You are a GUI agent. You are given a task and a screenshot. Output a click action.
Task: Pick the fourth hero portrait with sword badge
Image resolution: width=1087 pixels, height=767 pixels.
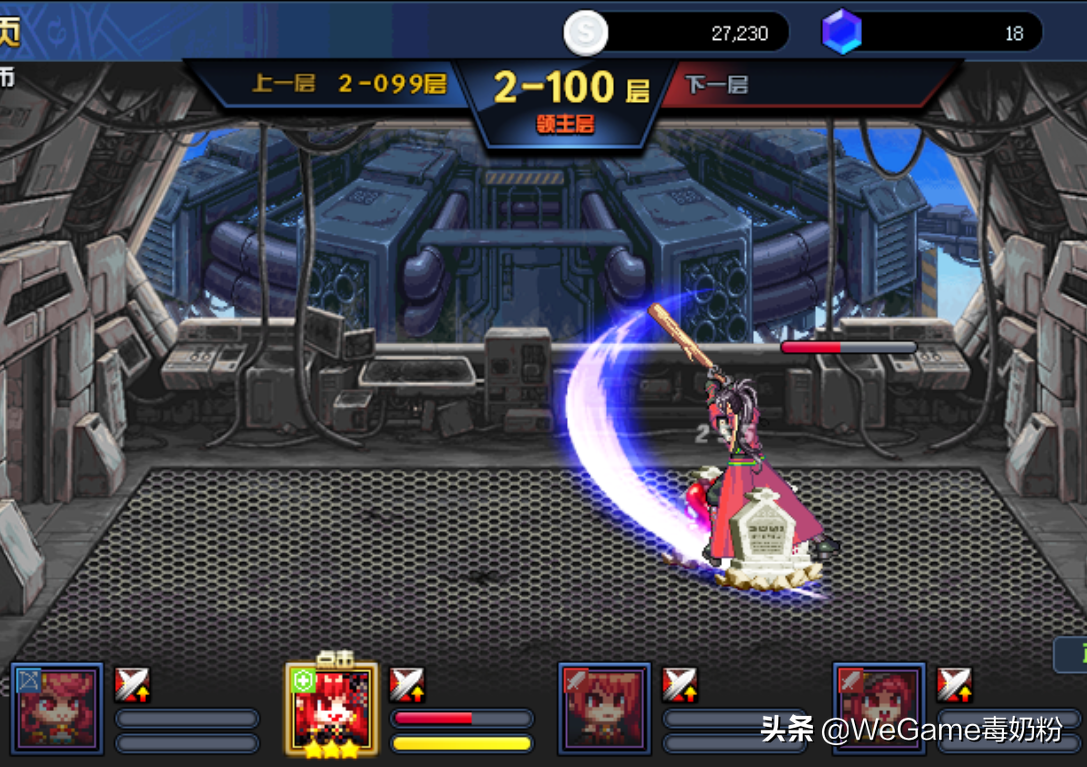click(878, 708)
